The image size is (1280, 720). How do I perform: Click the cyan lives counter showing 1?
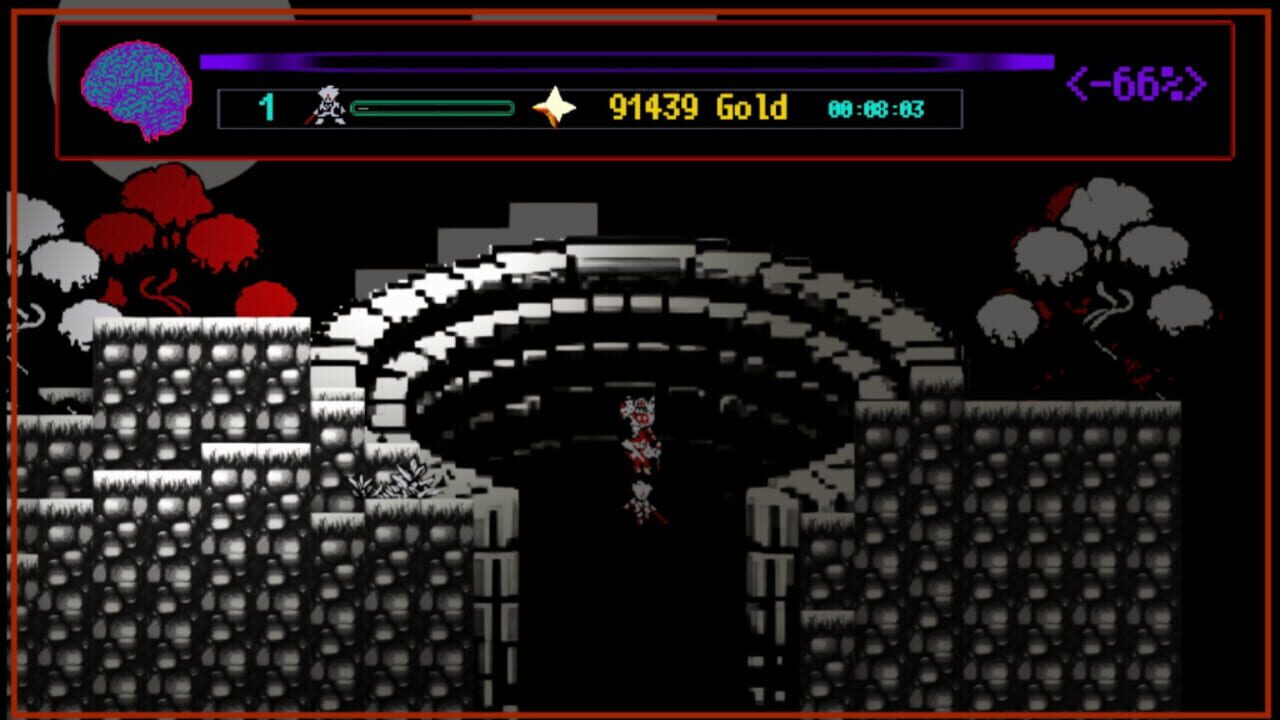[265, 104]
